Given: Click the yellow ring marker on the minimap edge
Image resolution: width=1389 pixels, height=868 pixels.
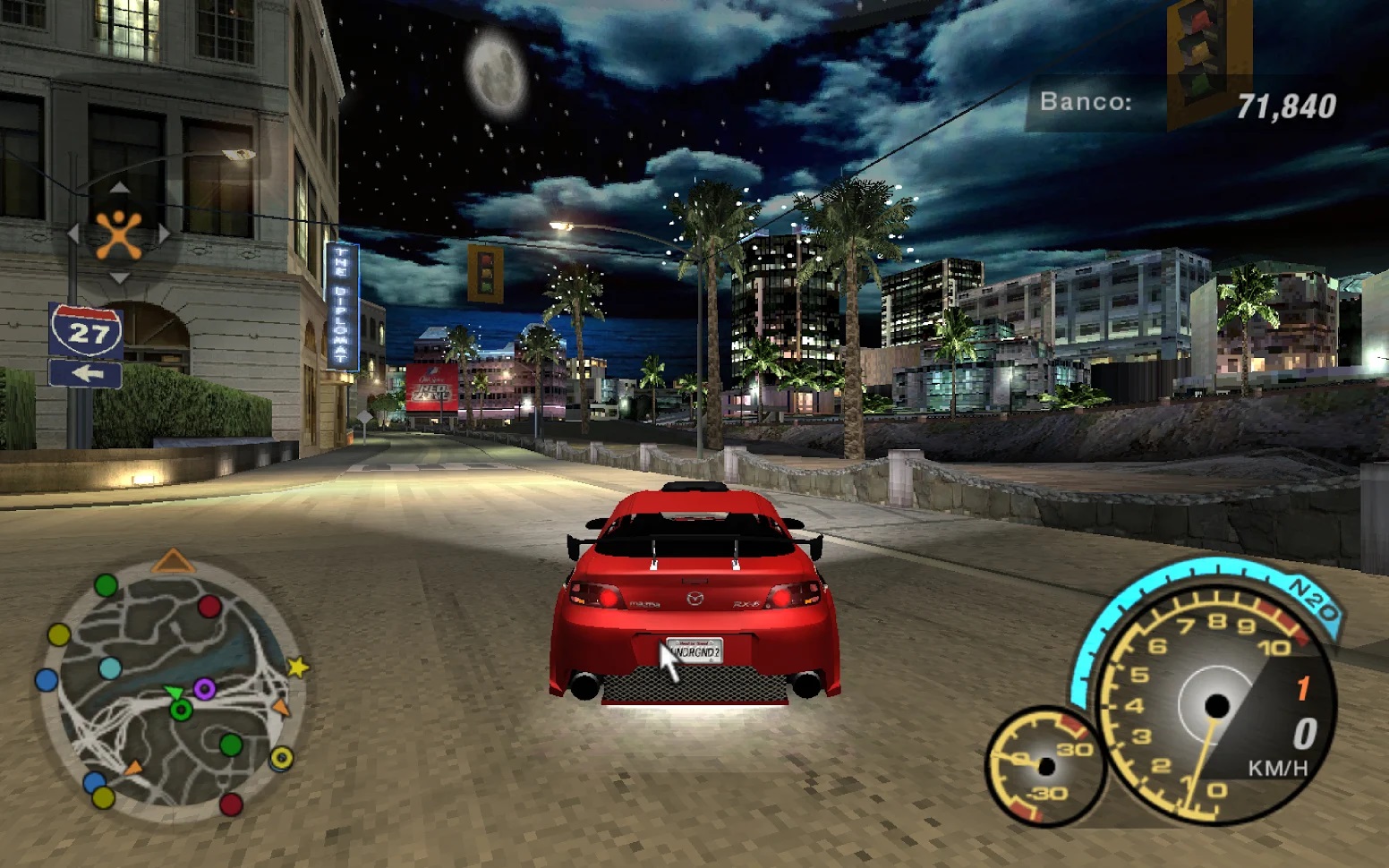Looking at the screenshot, I should point(281,759).
